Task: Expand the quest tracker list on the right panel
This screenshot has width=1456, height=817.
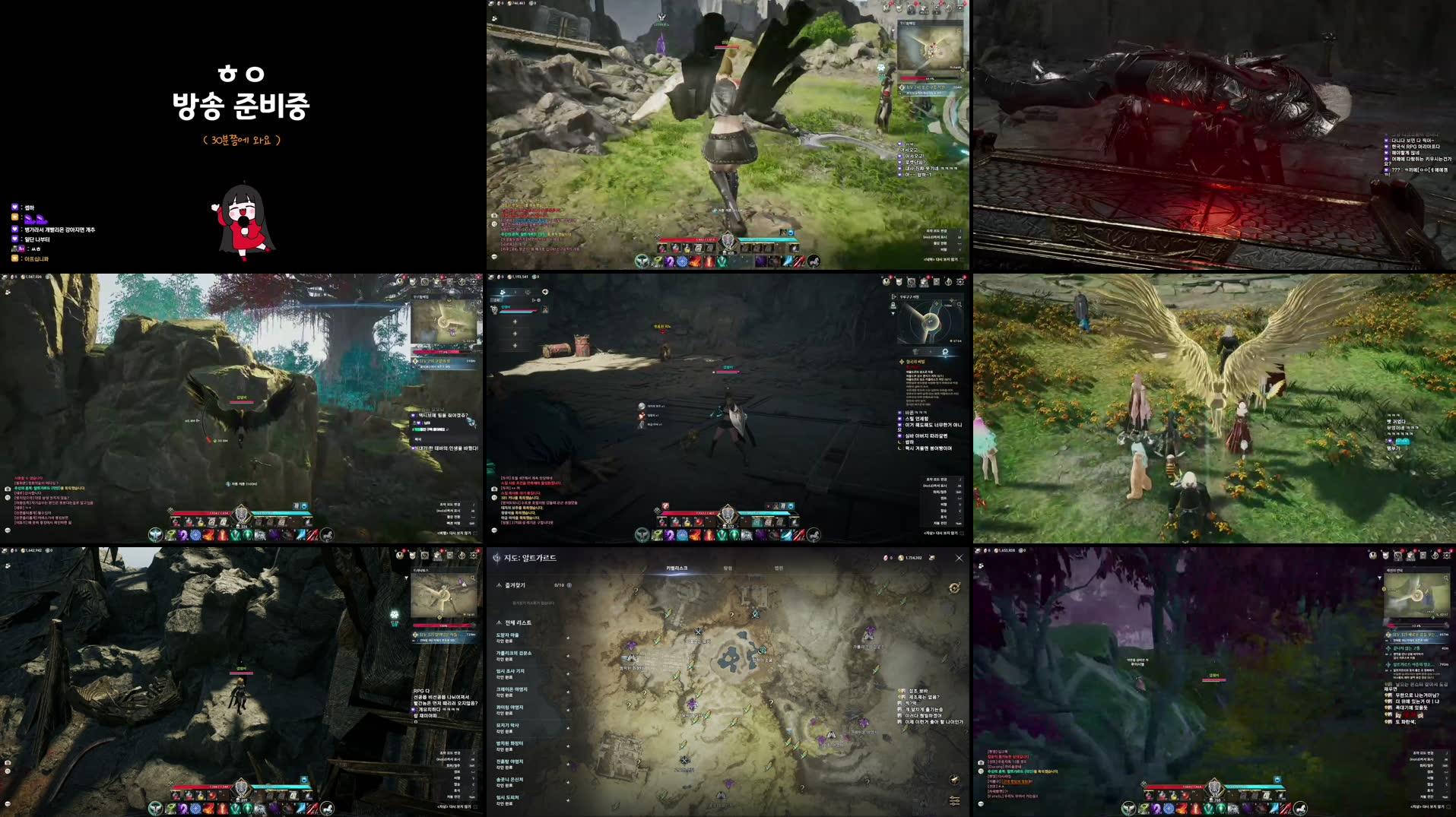Action: pos(1380,578)
